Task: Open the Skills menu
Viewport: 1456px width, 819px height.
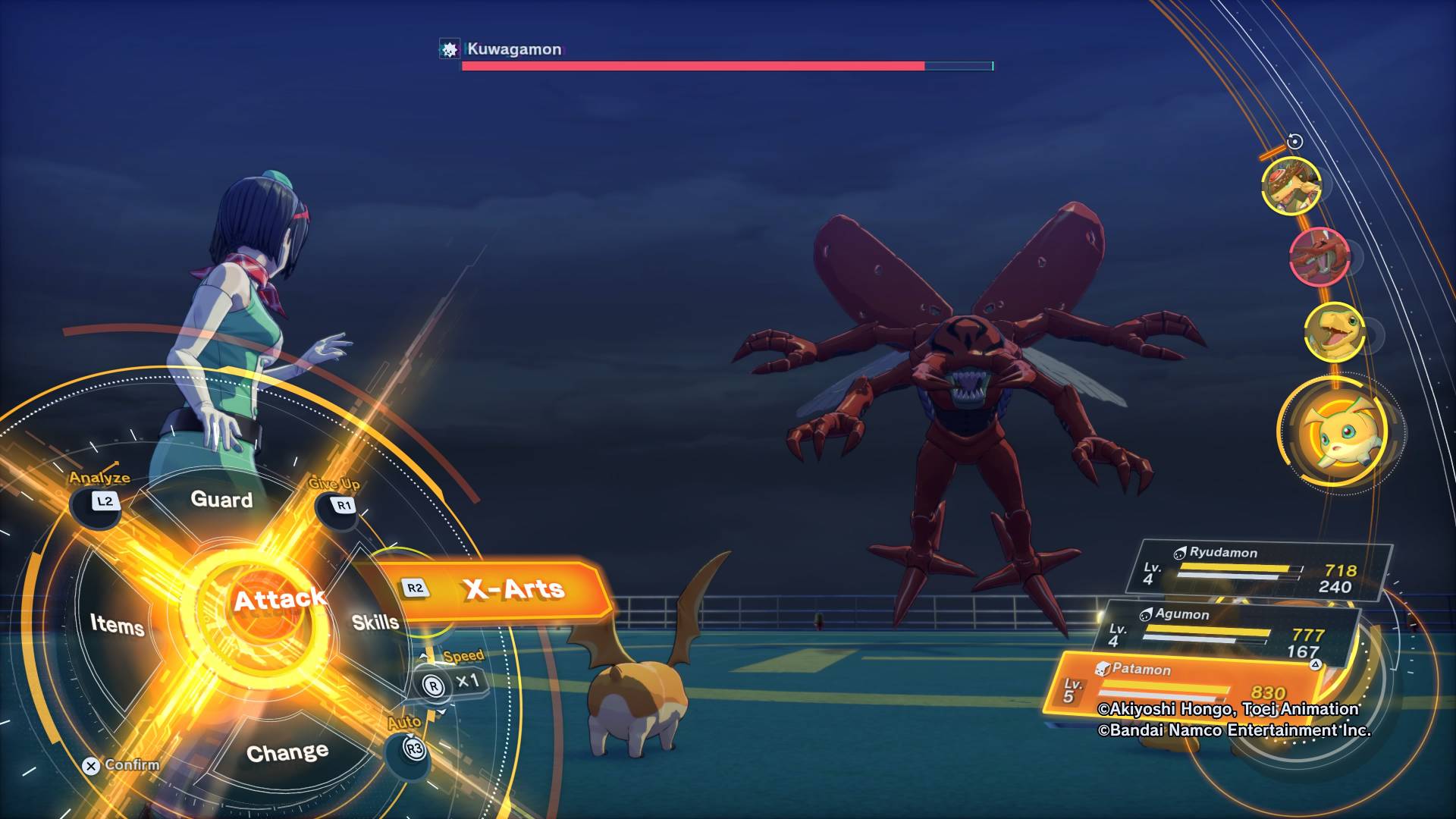Action: 375,623
